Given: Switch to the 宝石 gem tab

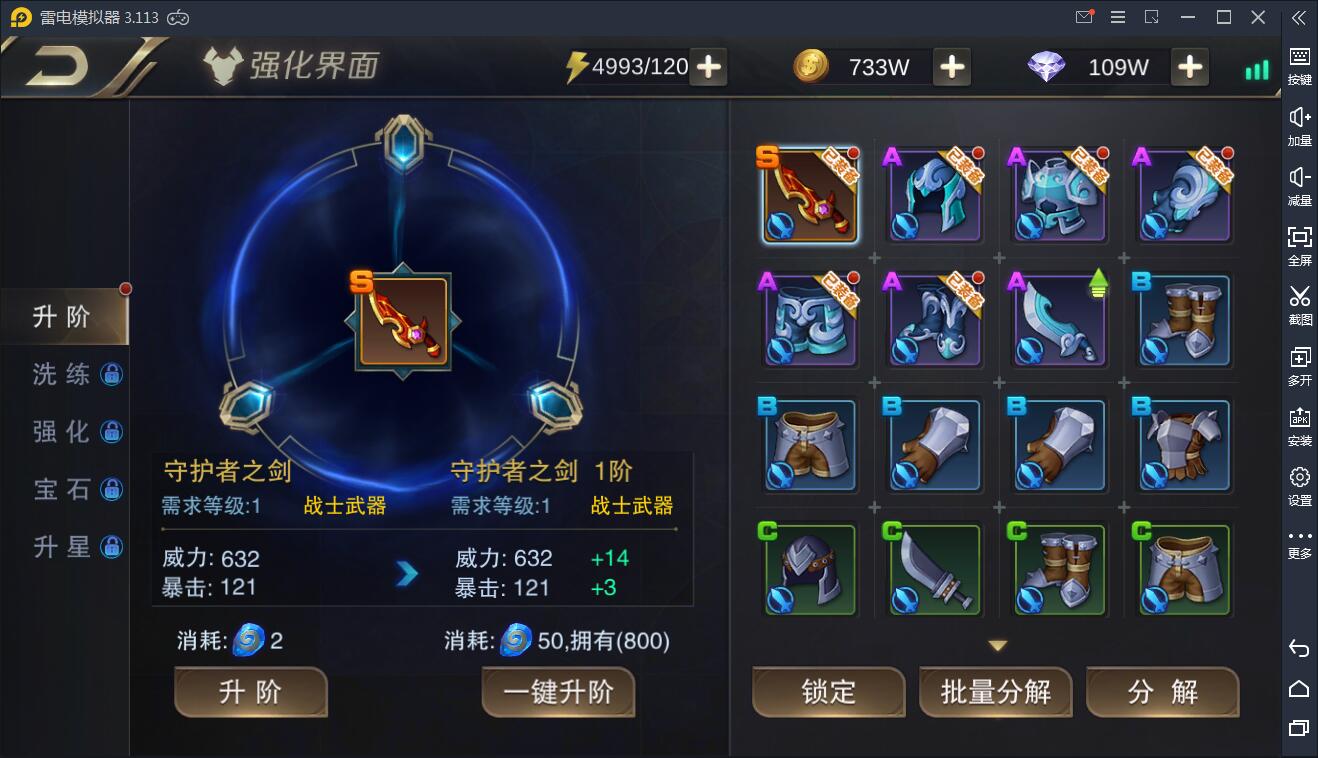Looking at the screenshot, I should (60, 489).
